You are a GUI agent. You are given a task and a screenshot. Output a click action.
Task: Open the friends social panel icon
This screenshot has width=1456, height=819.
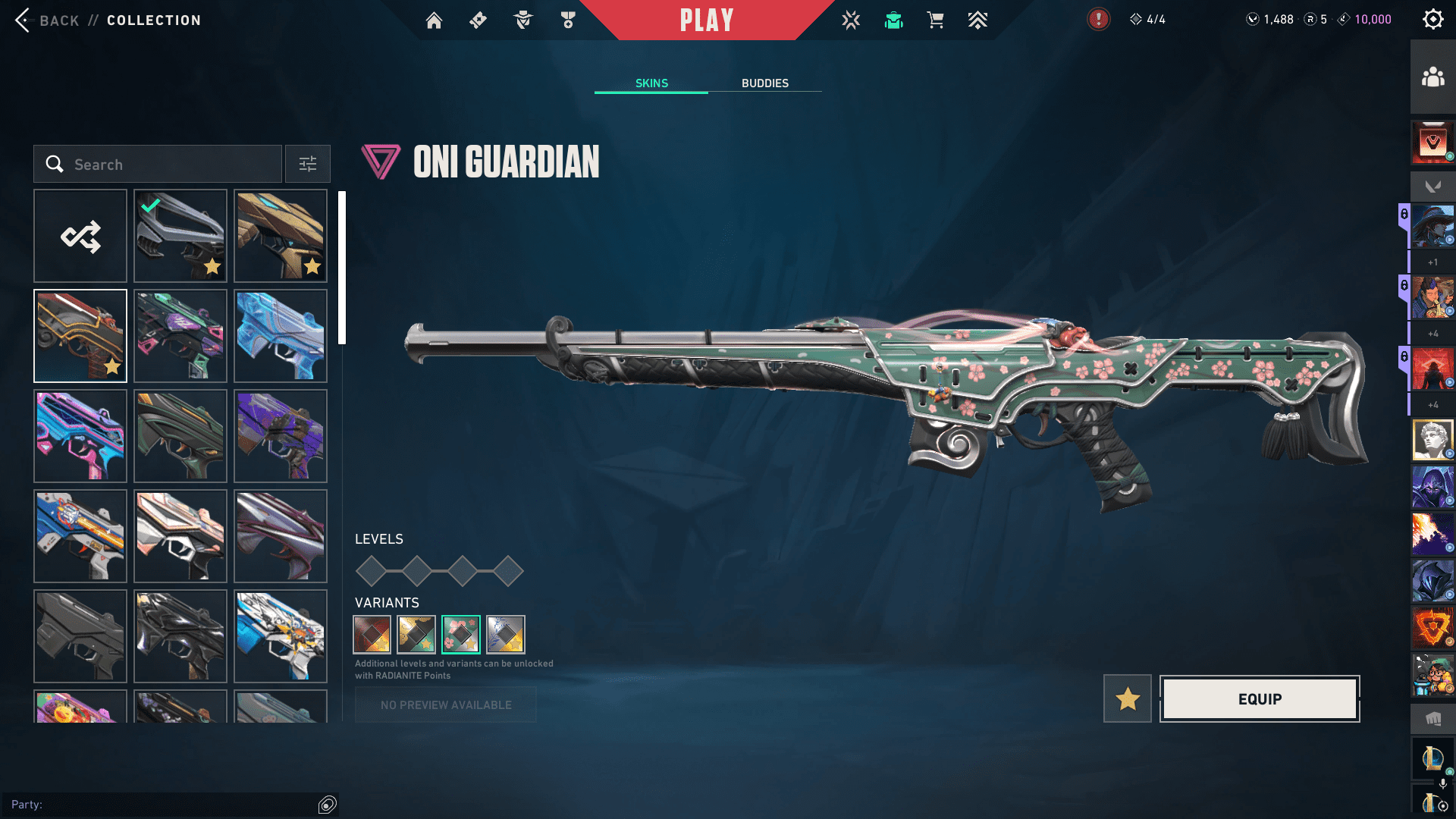pos(1432,77)
